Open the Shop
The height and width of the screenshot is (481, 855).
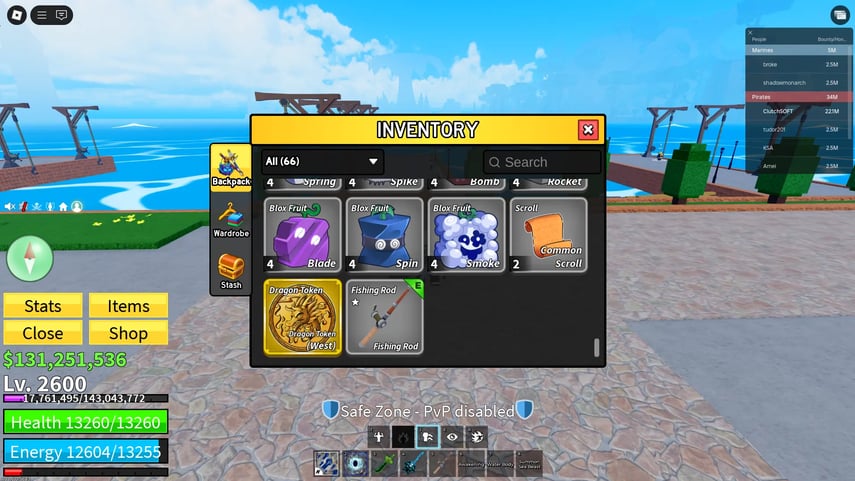click(x=128, y=333)
